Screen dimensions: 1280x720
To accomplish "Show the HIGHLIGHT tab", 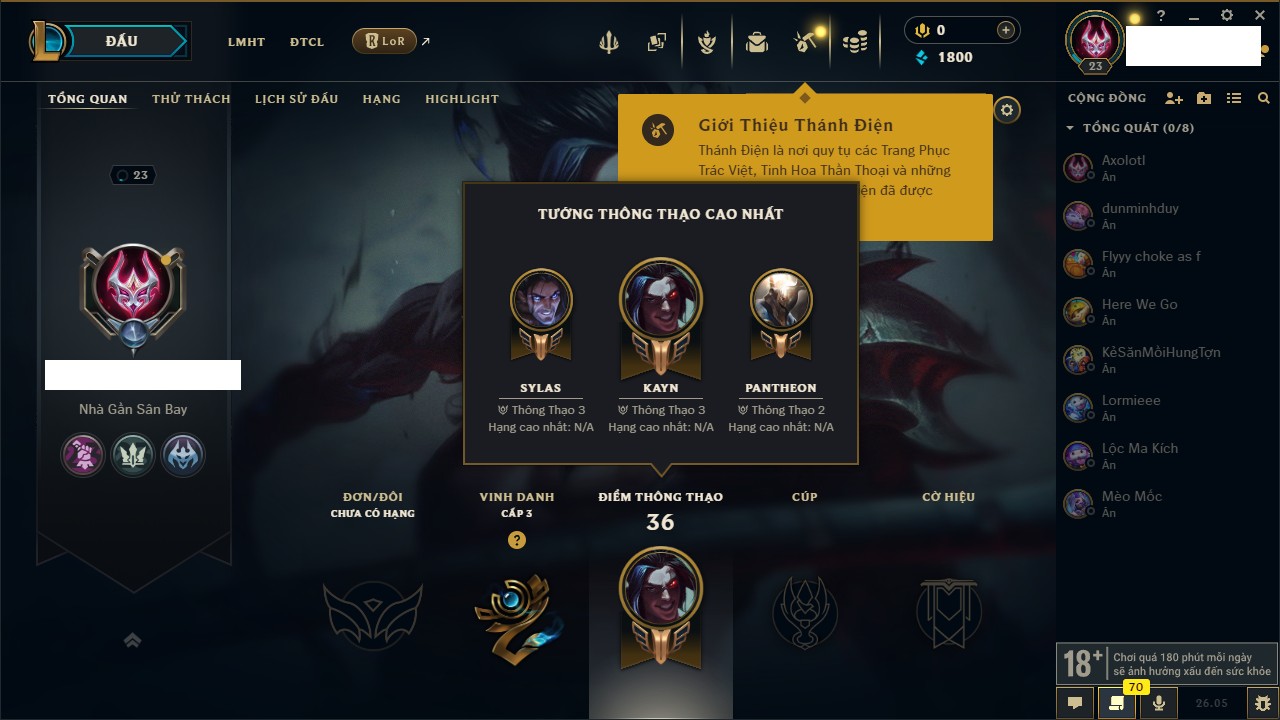I will pos(462,99).
